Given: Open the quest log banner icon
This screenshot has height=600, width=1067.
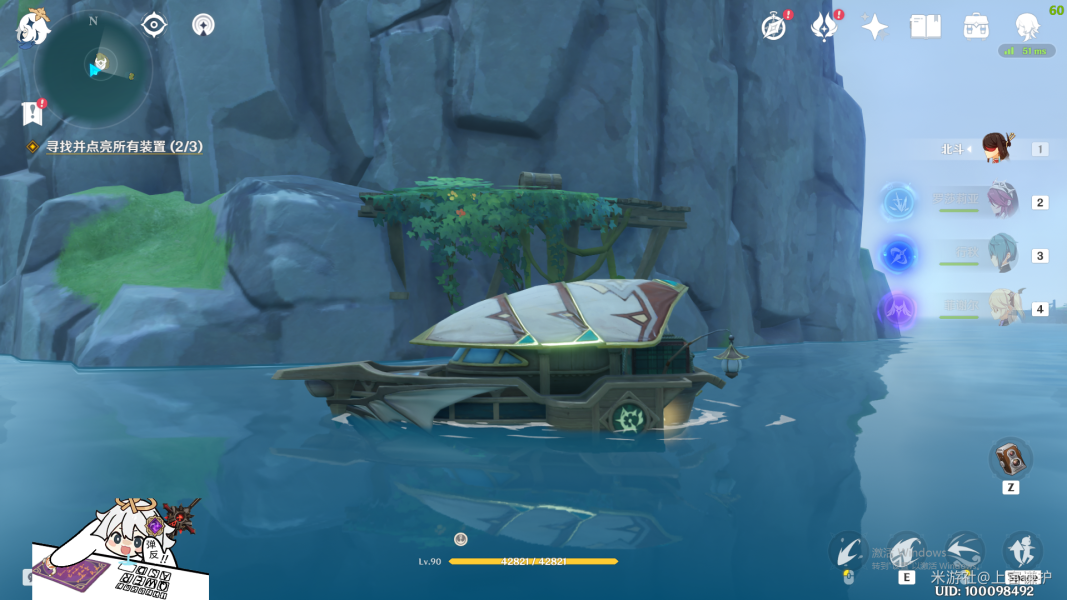Looking at the screenshot, I should pyautogui.click(x=32, y=113).
